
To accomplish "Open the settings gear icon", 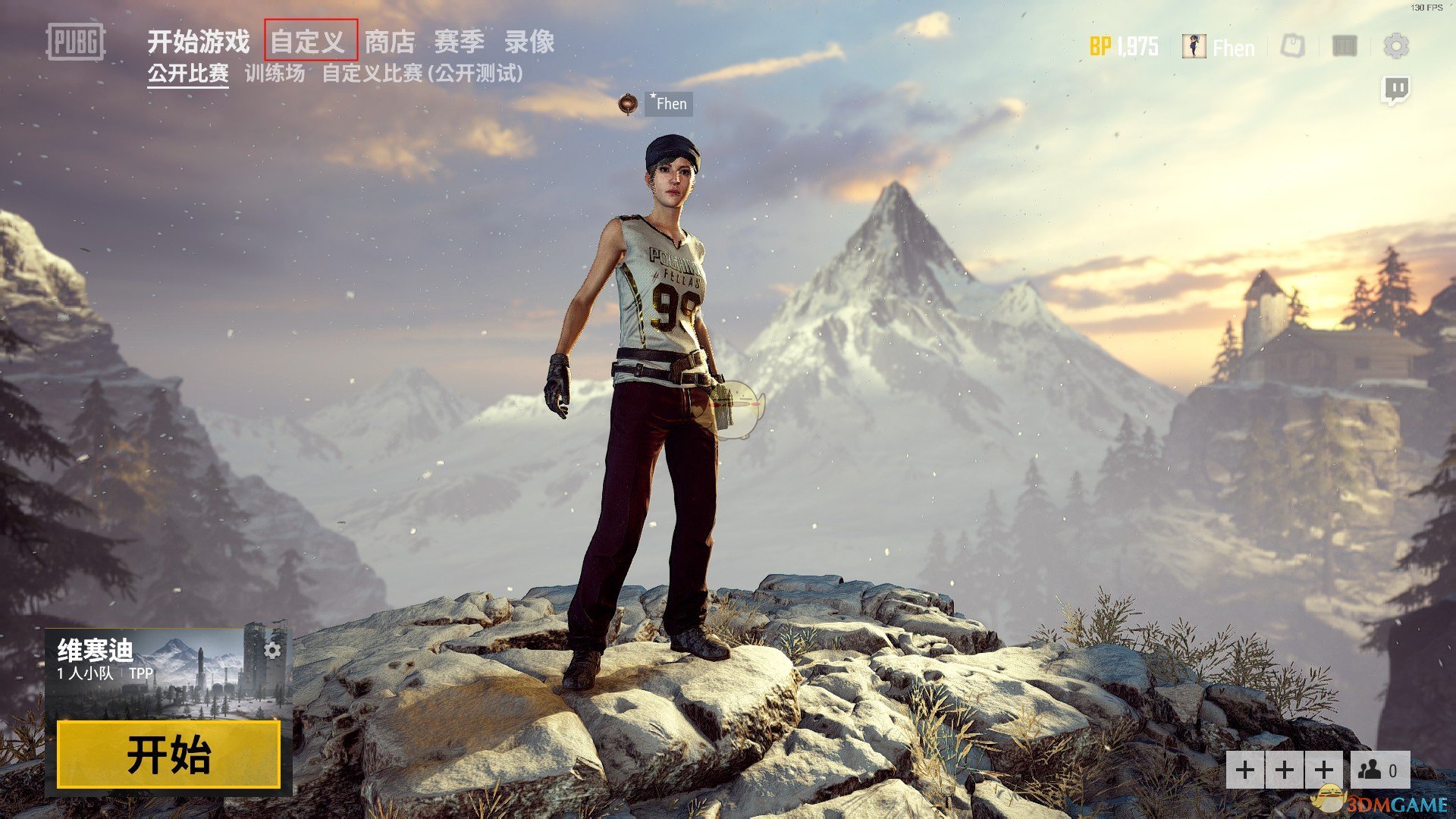I will point(1396,46).
